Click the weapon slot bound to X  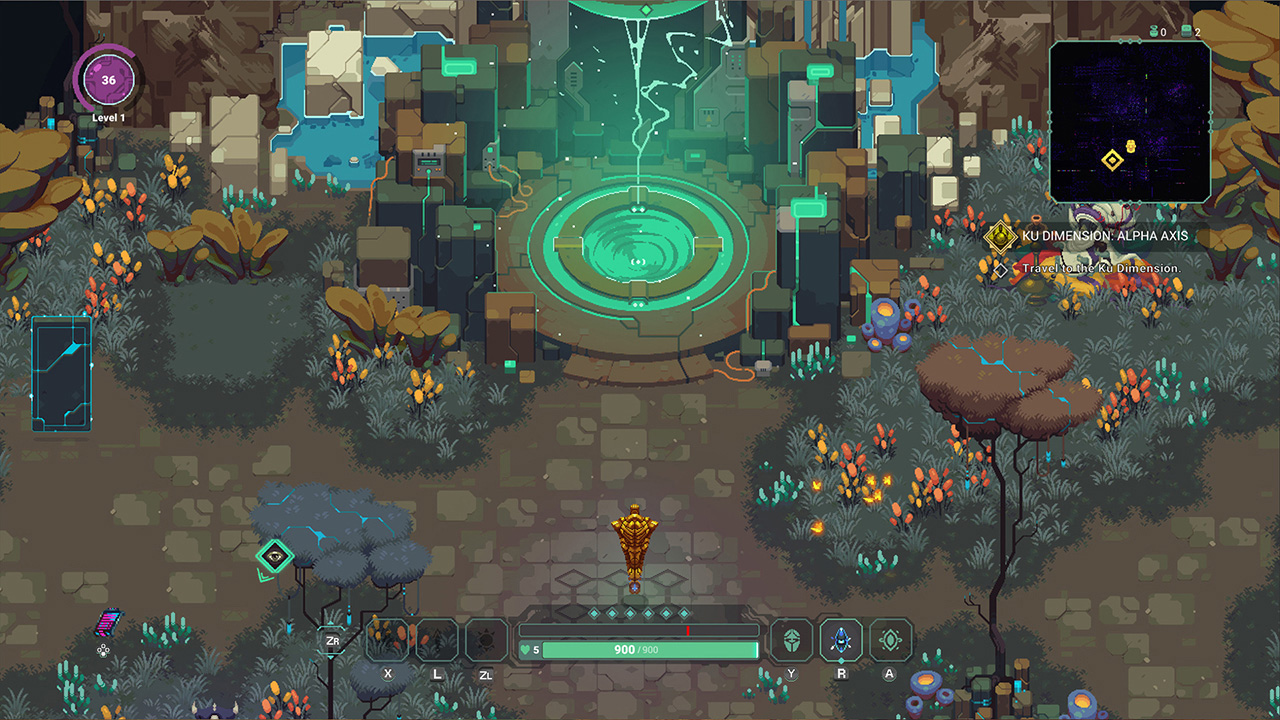pos(388,640)
